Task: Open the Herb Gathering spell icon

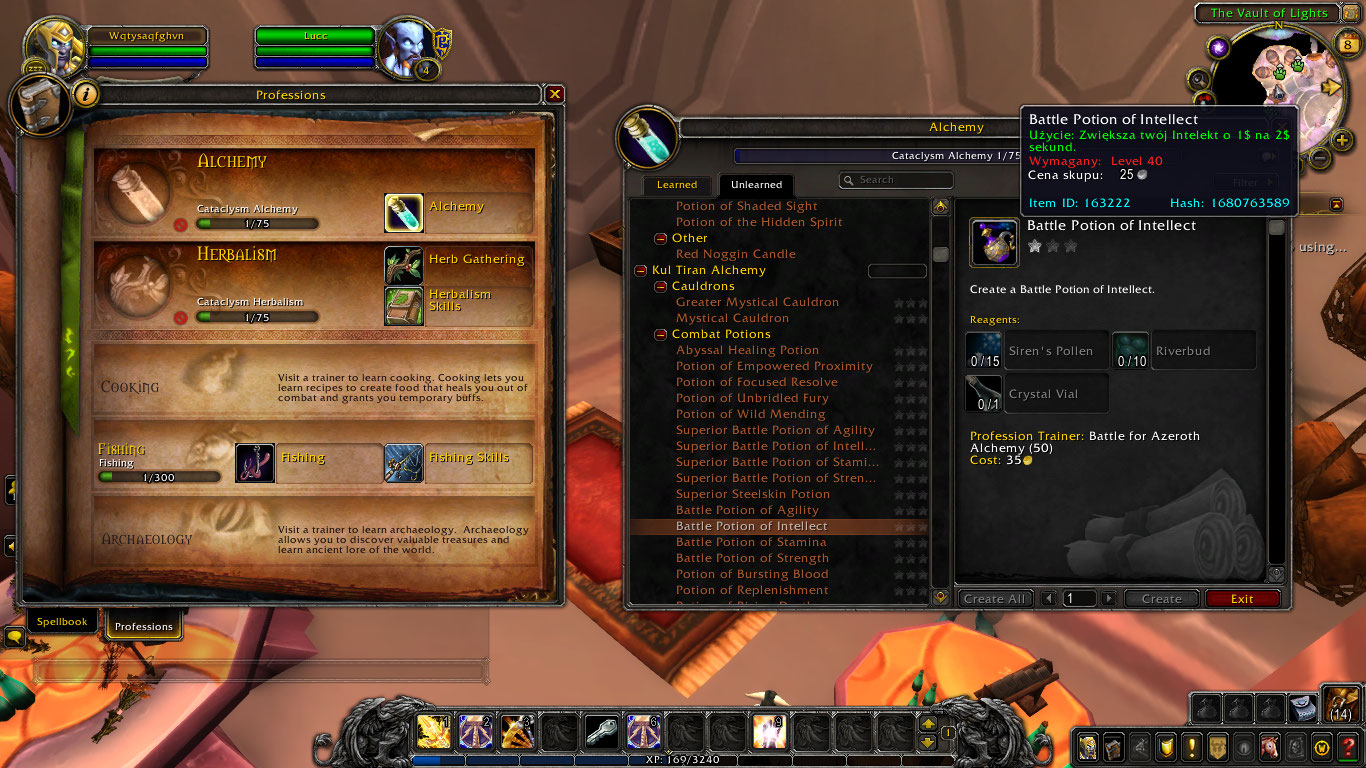Action: coord(404,263)
